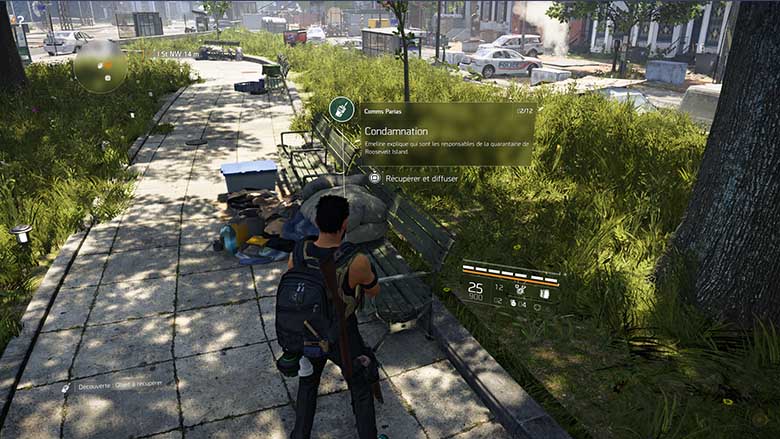Viewport: 780px width, 439px height.
Task: Open the circular minimap
Action: (x=100, y=66)
